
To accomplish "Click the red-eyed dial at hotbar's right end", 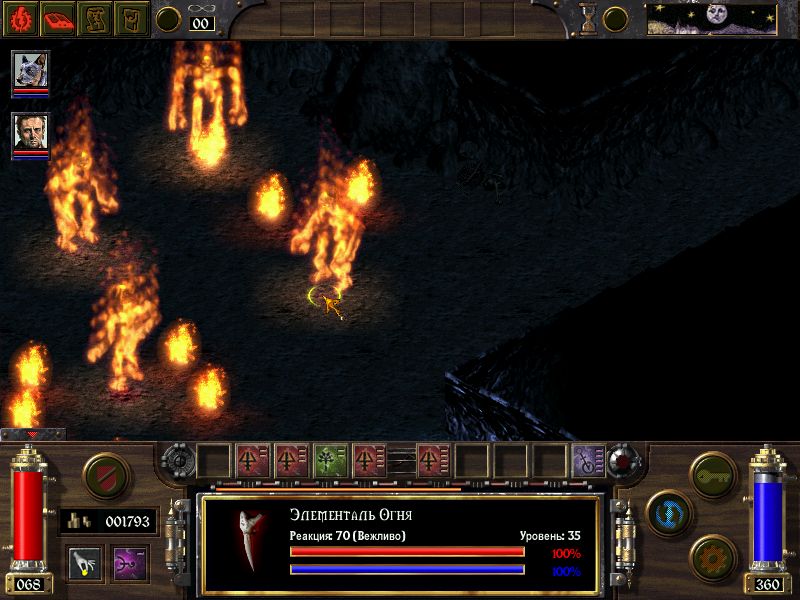I will [x=623, y=460].
